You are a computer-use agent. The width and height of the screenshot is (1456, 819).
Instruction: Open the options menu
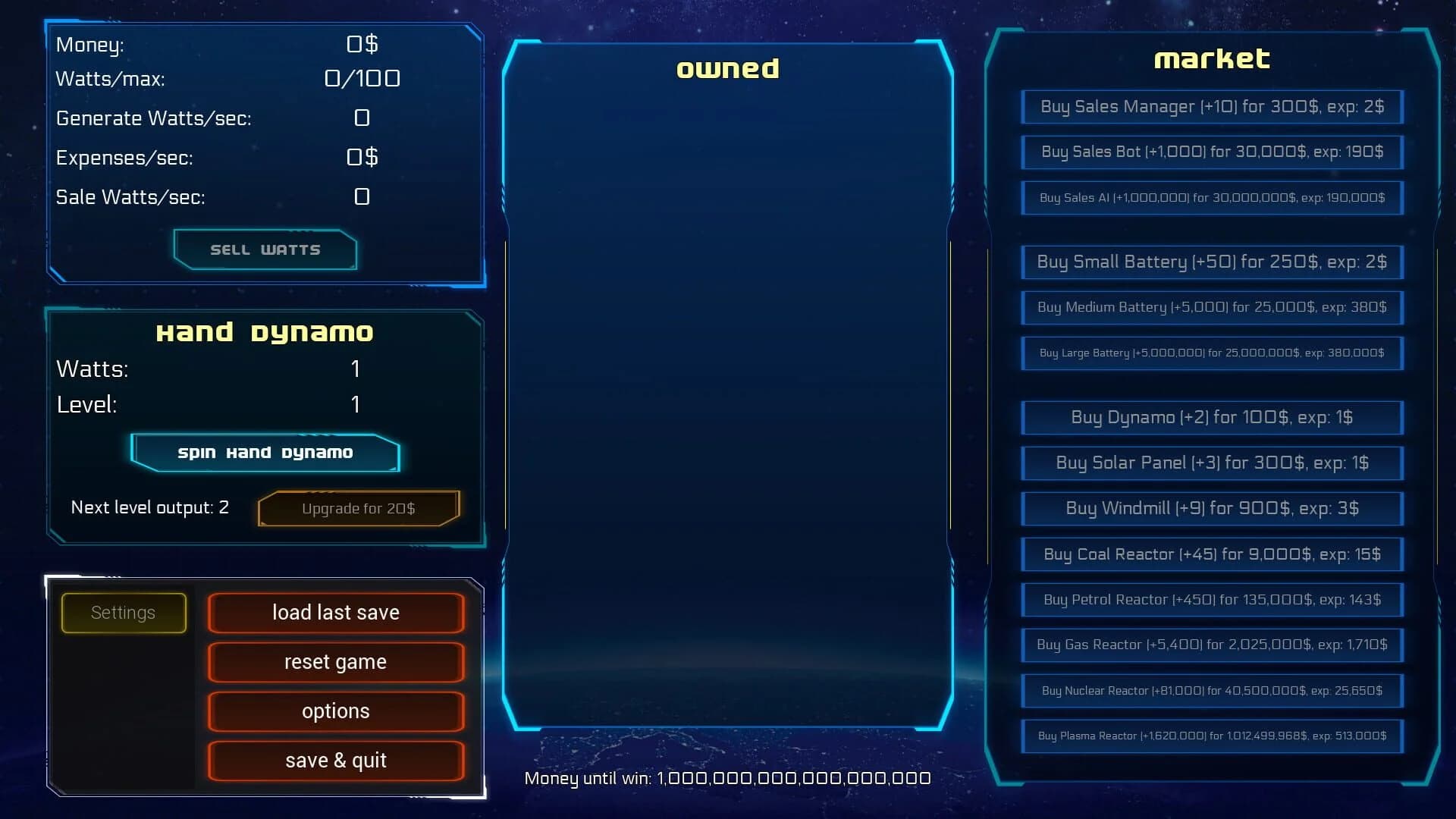click(336, 711)
